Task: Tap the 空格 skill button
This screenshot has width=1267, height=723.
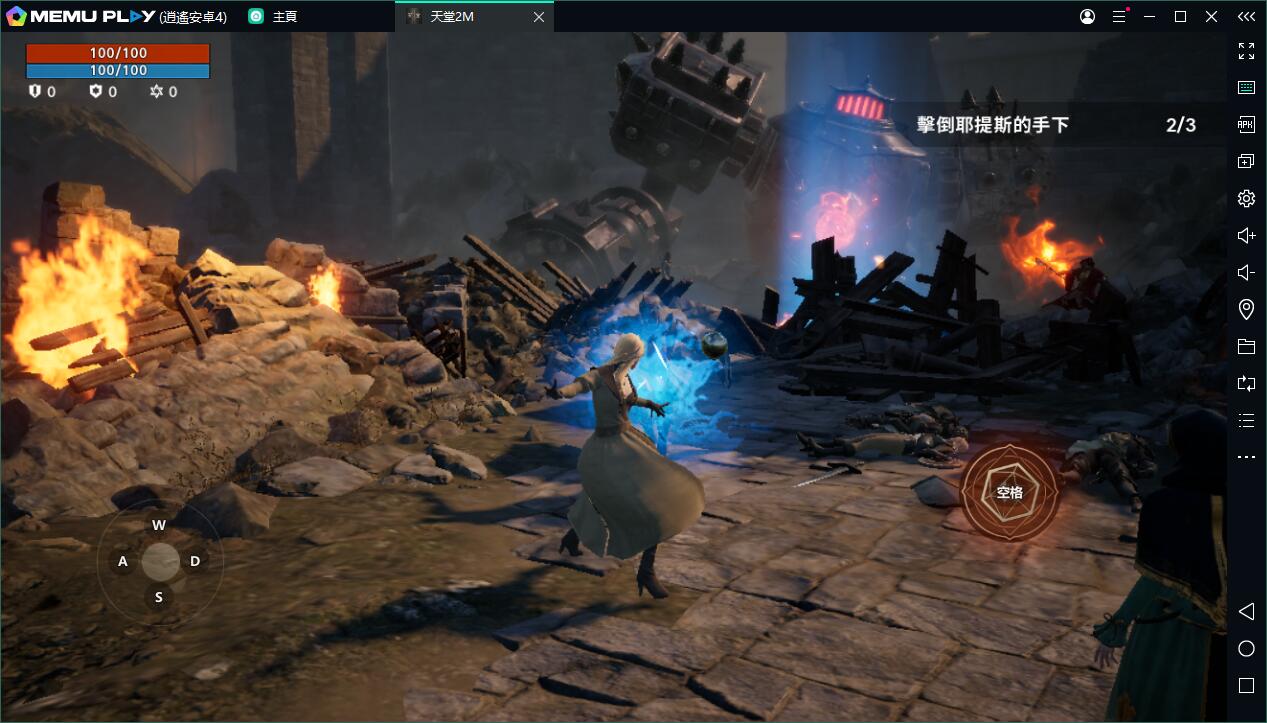Action: [1009, 492]
